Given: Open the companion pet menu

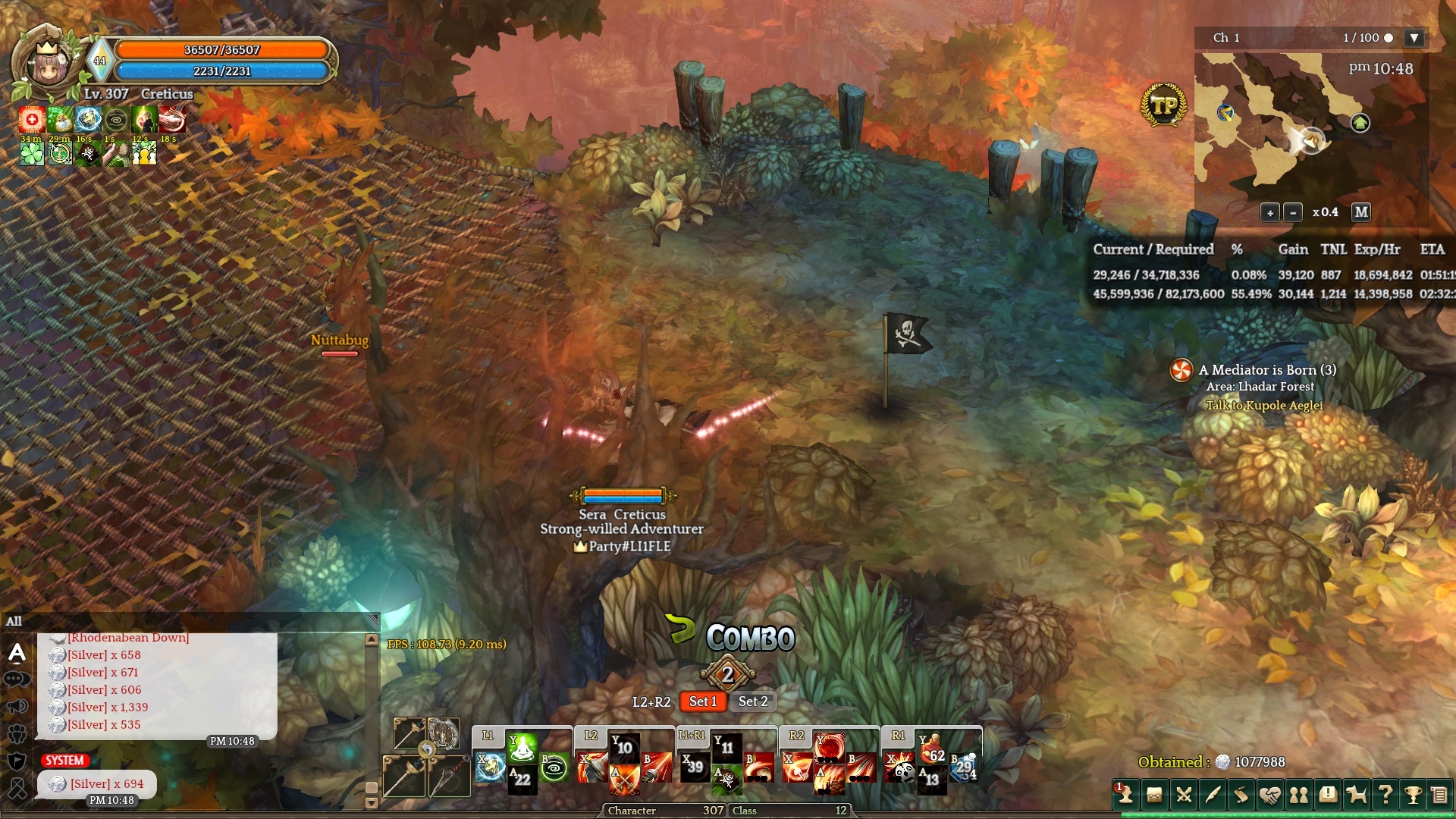Looking at the screenshot, I should pos(1356,795).
